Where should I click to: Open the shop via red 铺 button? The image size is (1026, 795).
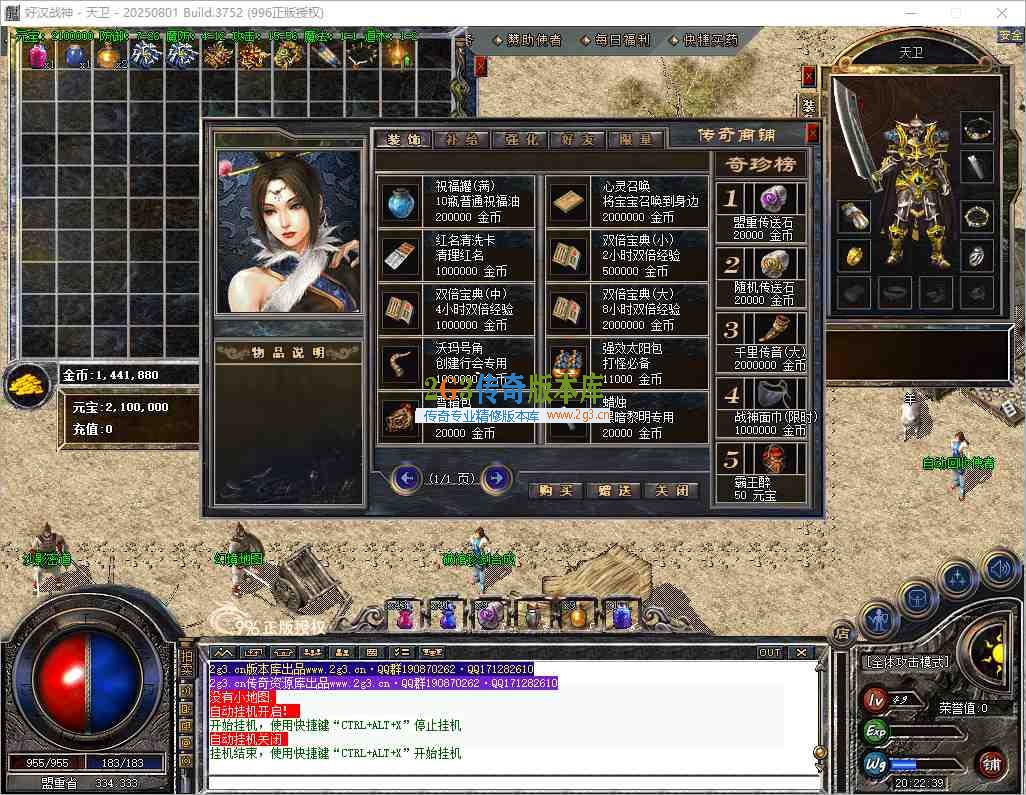pyautogui.click(x=991, y=766)
